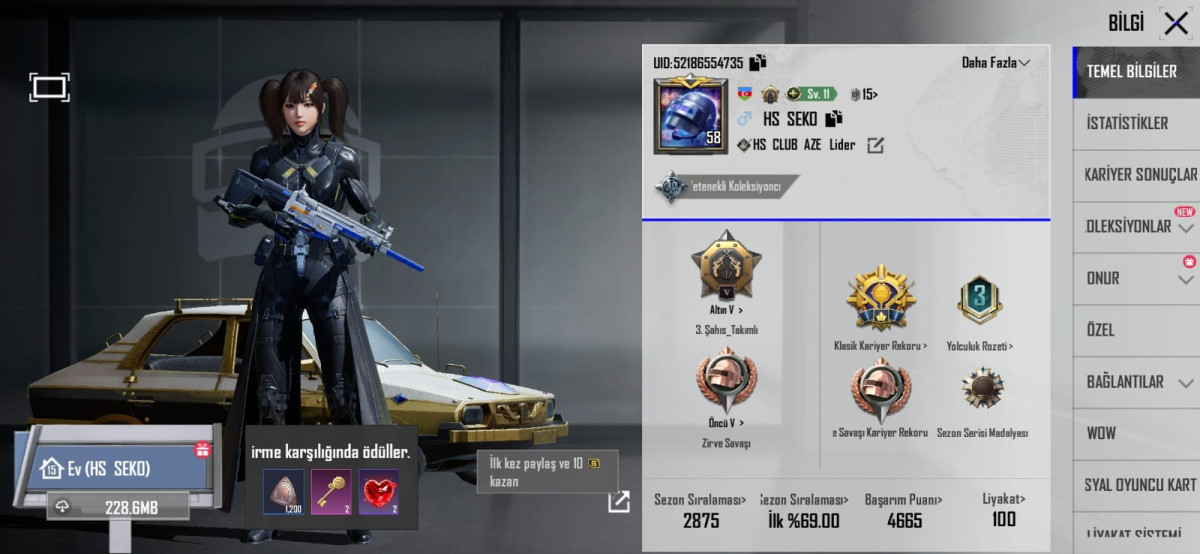The width and height of the screenshot is (1200, 554).
Task: Copy the HS SEKO player name
Action: coord(833,119)
